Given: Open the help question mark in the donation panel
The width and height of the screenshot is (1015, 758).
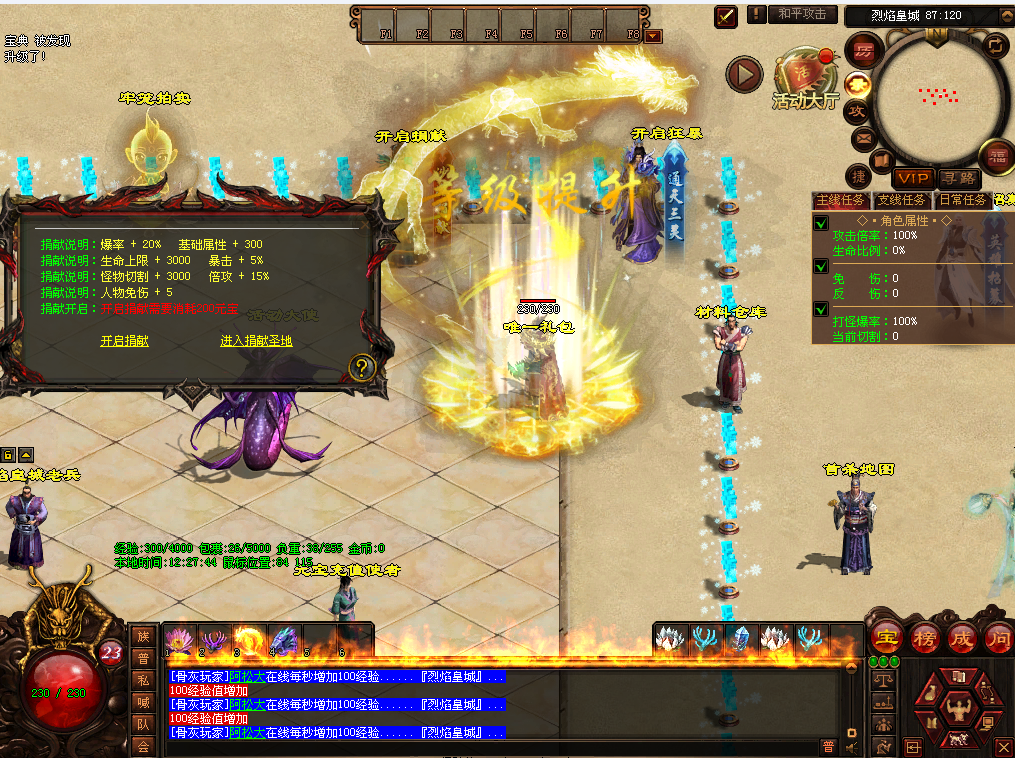Looking at the screenshot, I should pos(360,367).
